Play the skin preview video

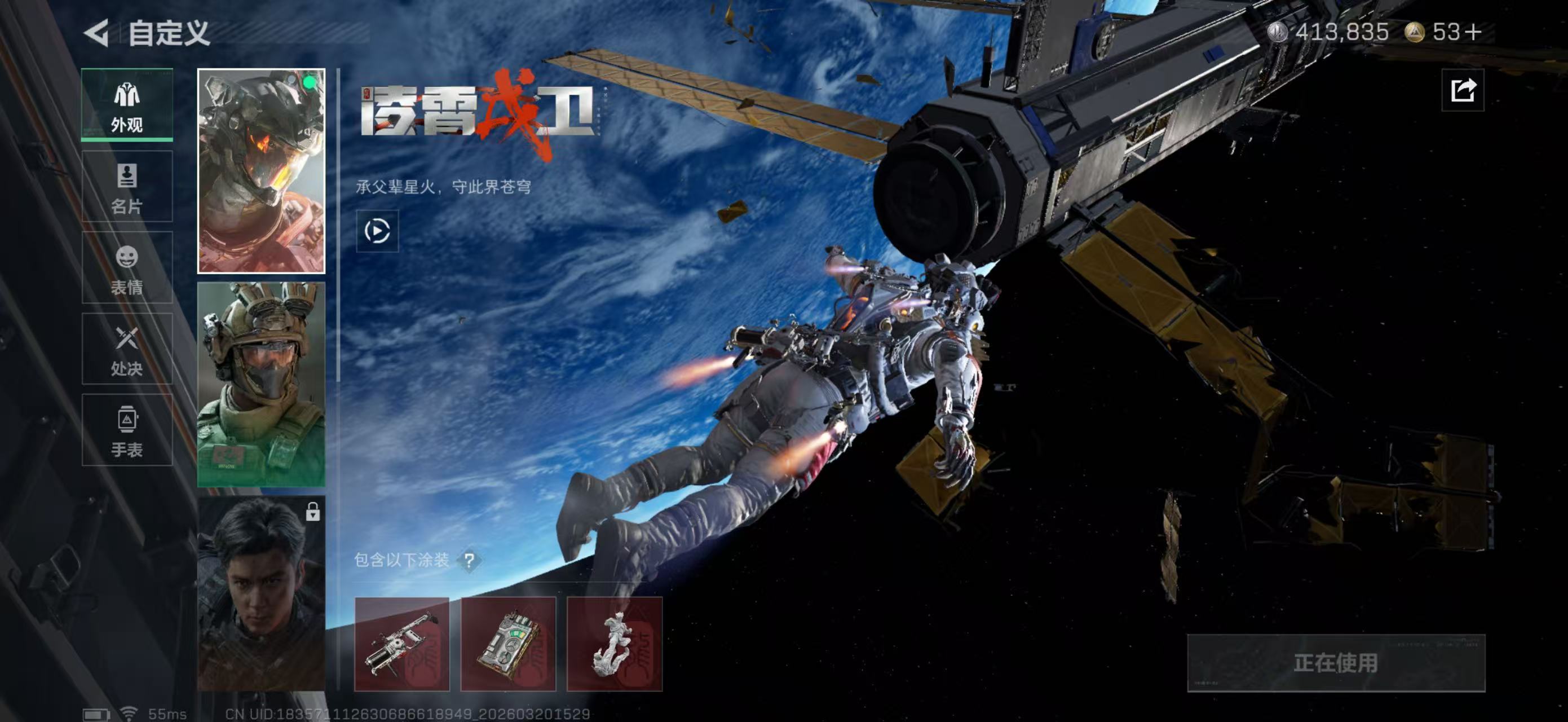(x=377, y=231)
